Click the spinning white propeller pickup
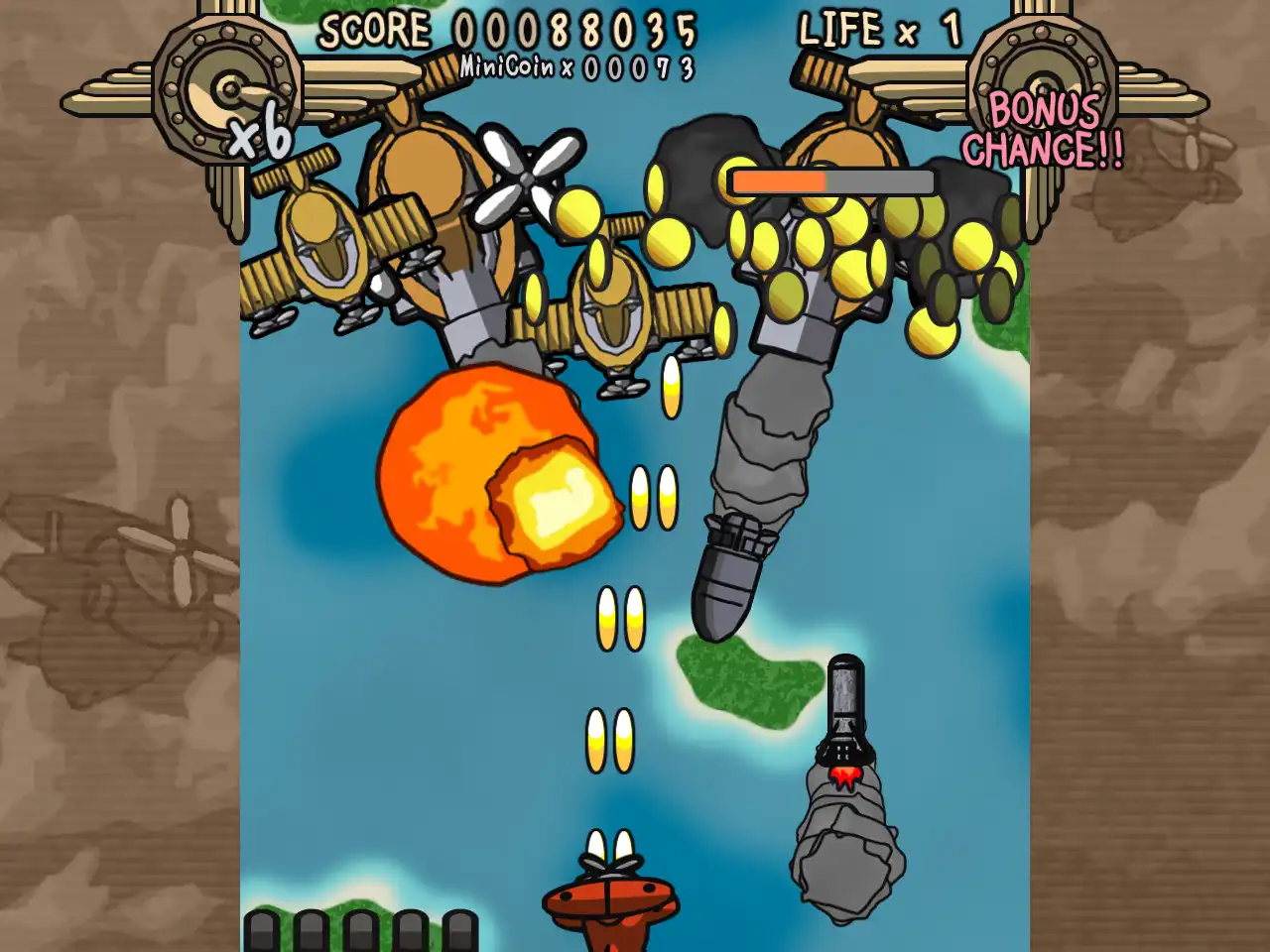 point(529,179)
